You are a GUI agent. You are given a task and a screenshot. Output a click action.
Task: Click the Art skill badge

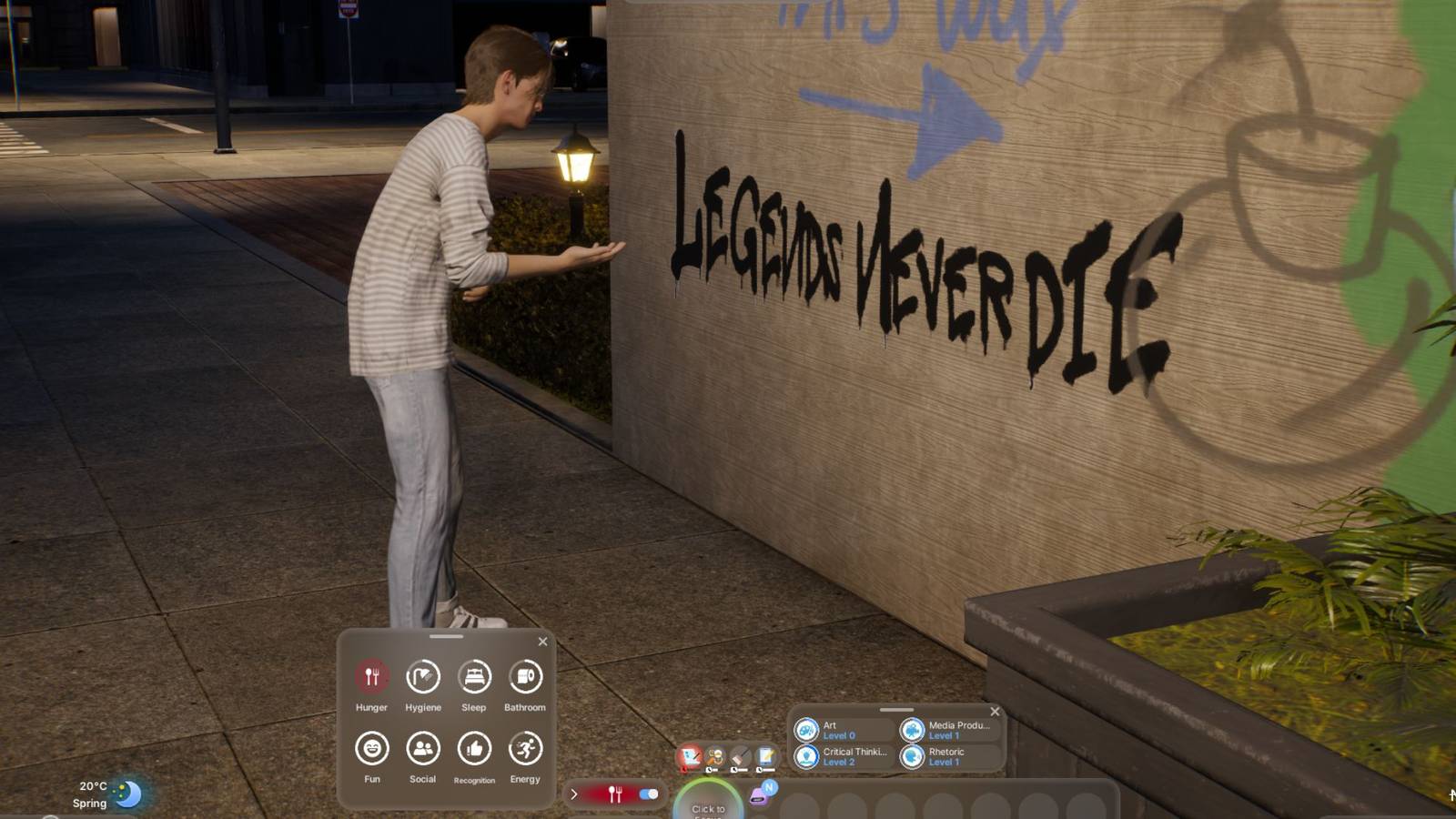pyautogui.click(x=807, y=731)
